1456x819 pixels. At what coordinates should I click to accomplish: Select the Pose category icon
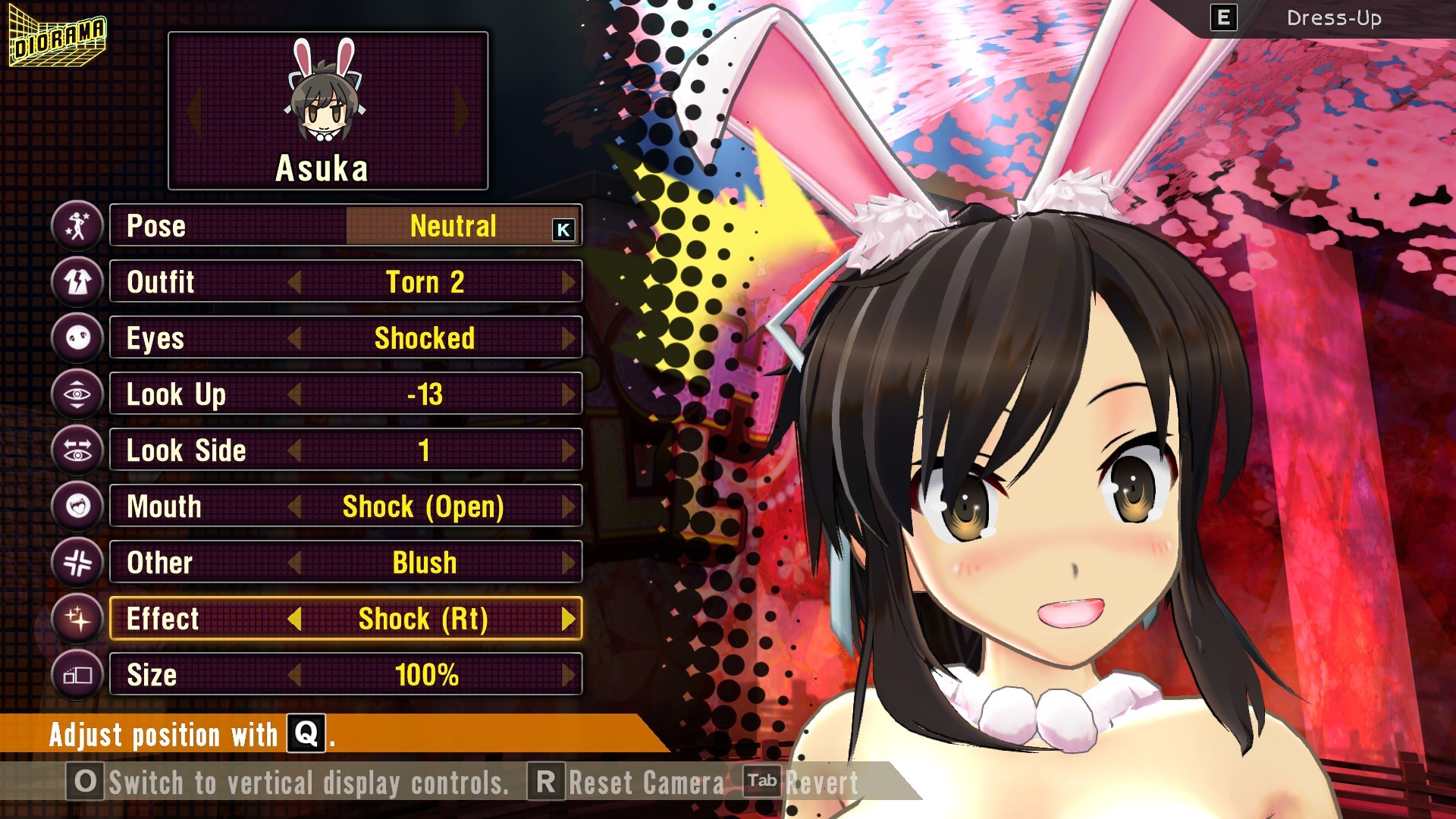click(x=77, y=225)
